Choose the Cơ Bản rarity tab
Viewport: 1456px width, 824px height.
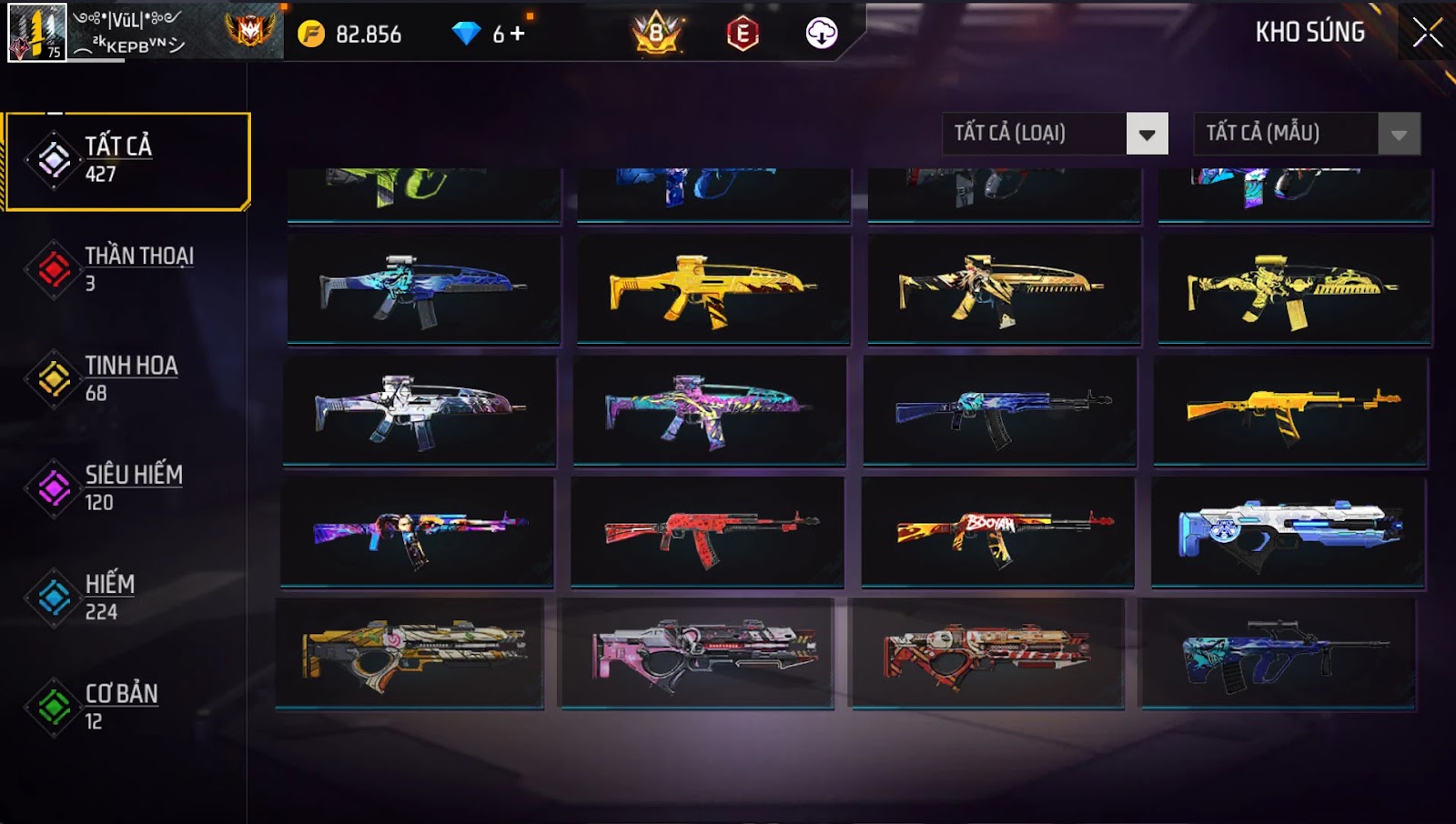coord(127,707)
